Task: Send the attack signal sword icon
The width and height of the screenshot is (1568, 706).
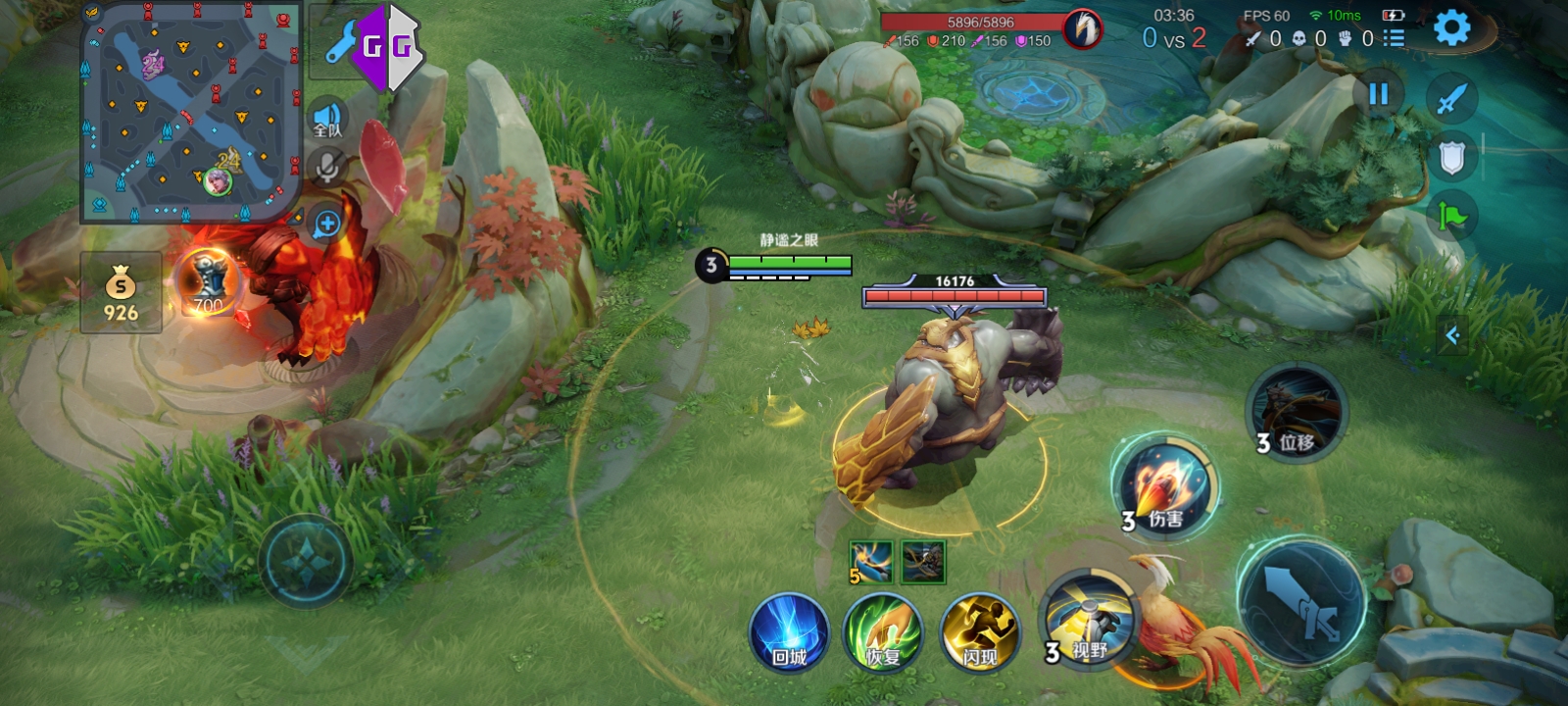Action: [x=1451, y=98]
